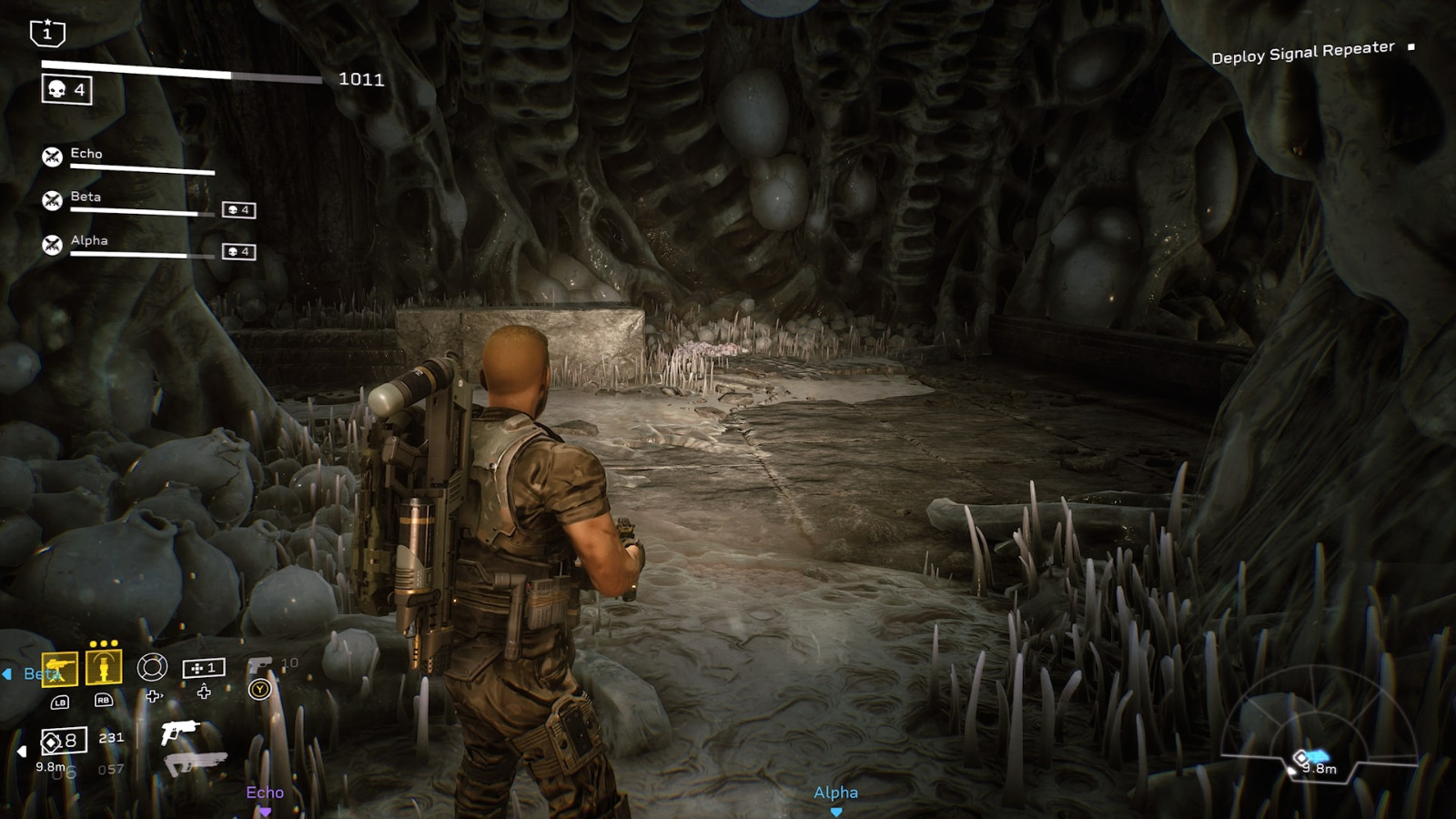The height and width of the screenshot is (819, 1456).
Task: Click the blue Alpha teammate marker
Action: click(x=835, y=794)
